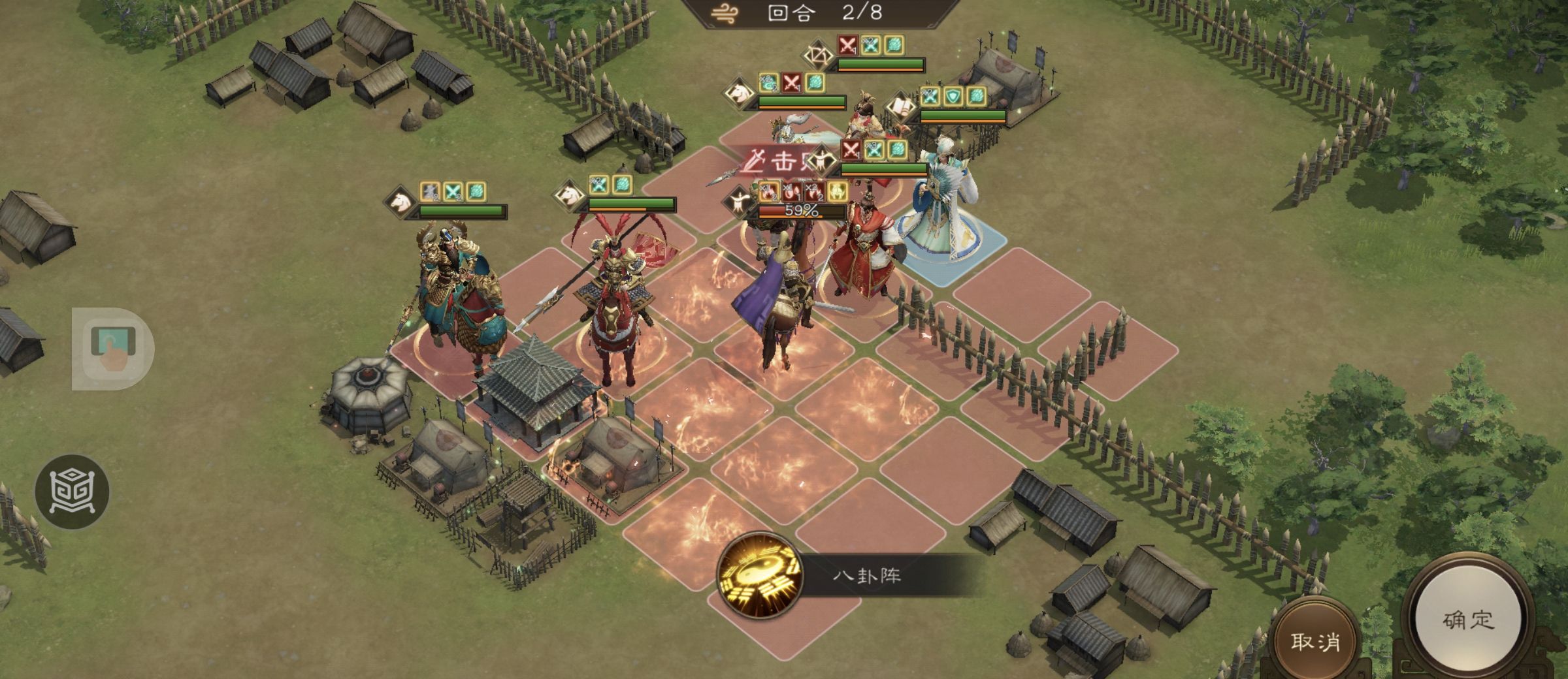This screenshot has height=679, width=1568.
Task: Cancel the action with 取消
Action: pos(1314,641)
